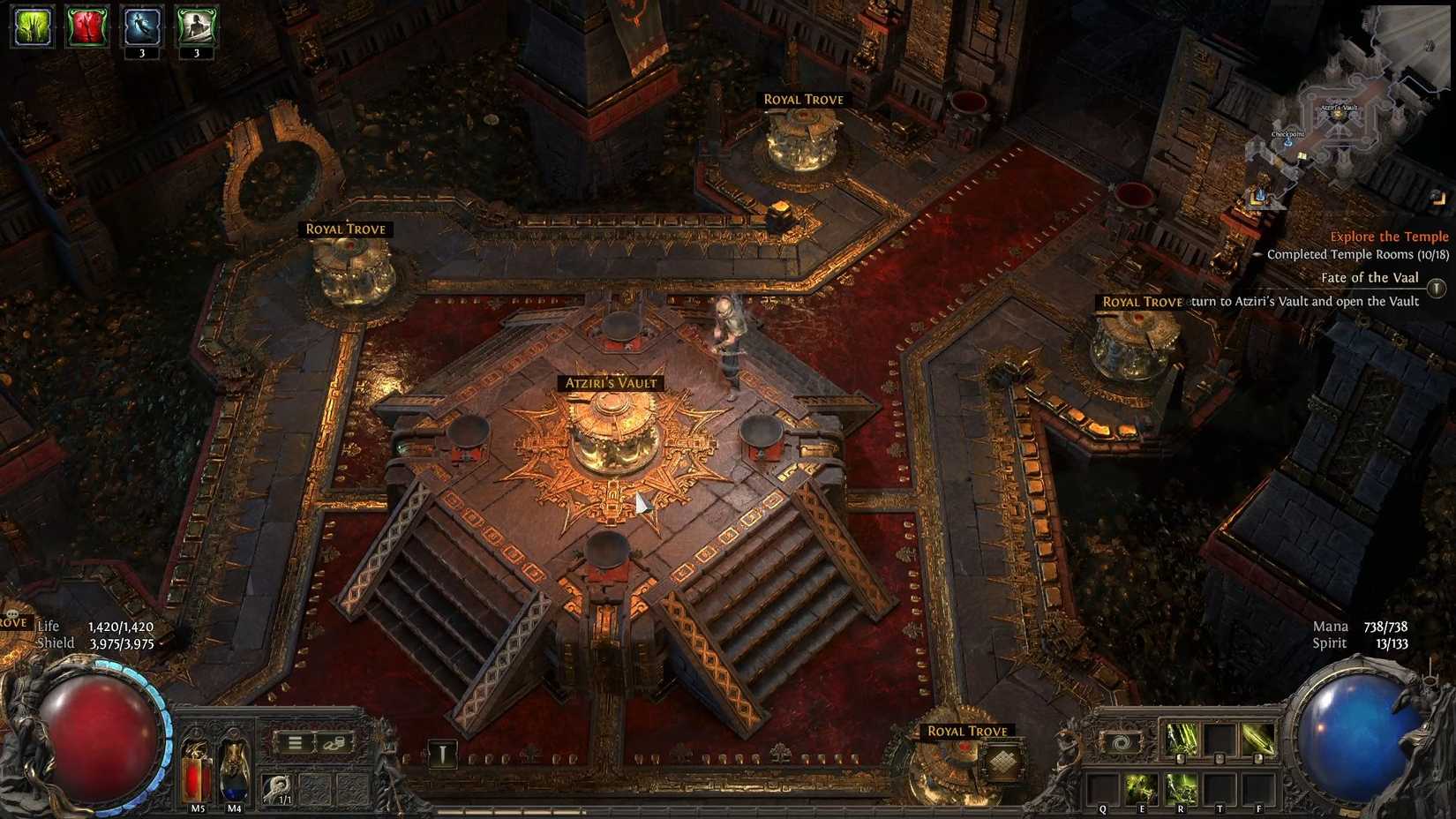
Task: Select the skill bound to R
Action: [x=1181, y=786]
